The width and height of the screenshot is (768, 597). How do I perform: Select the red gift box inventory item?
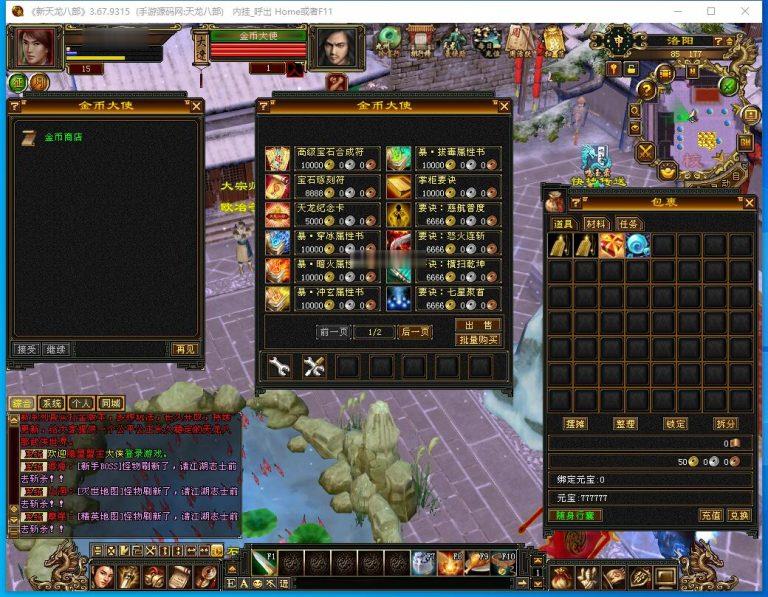point(612,245)
